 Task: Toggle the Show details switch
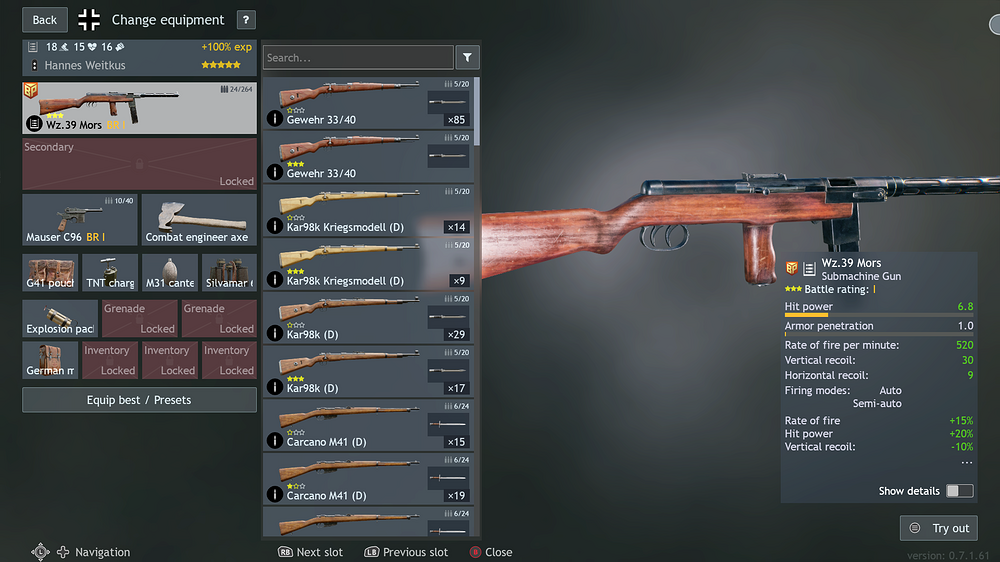pyautogui.click(x=959, y=491)
